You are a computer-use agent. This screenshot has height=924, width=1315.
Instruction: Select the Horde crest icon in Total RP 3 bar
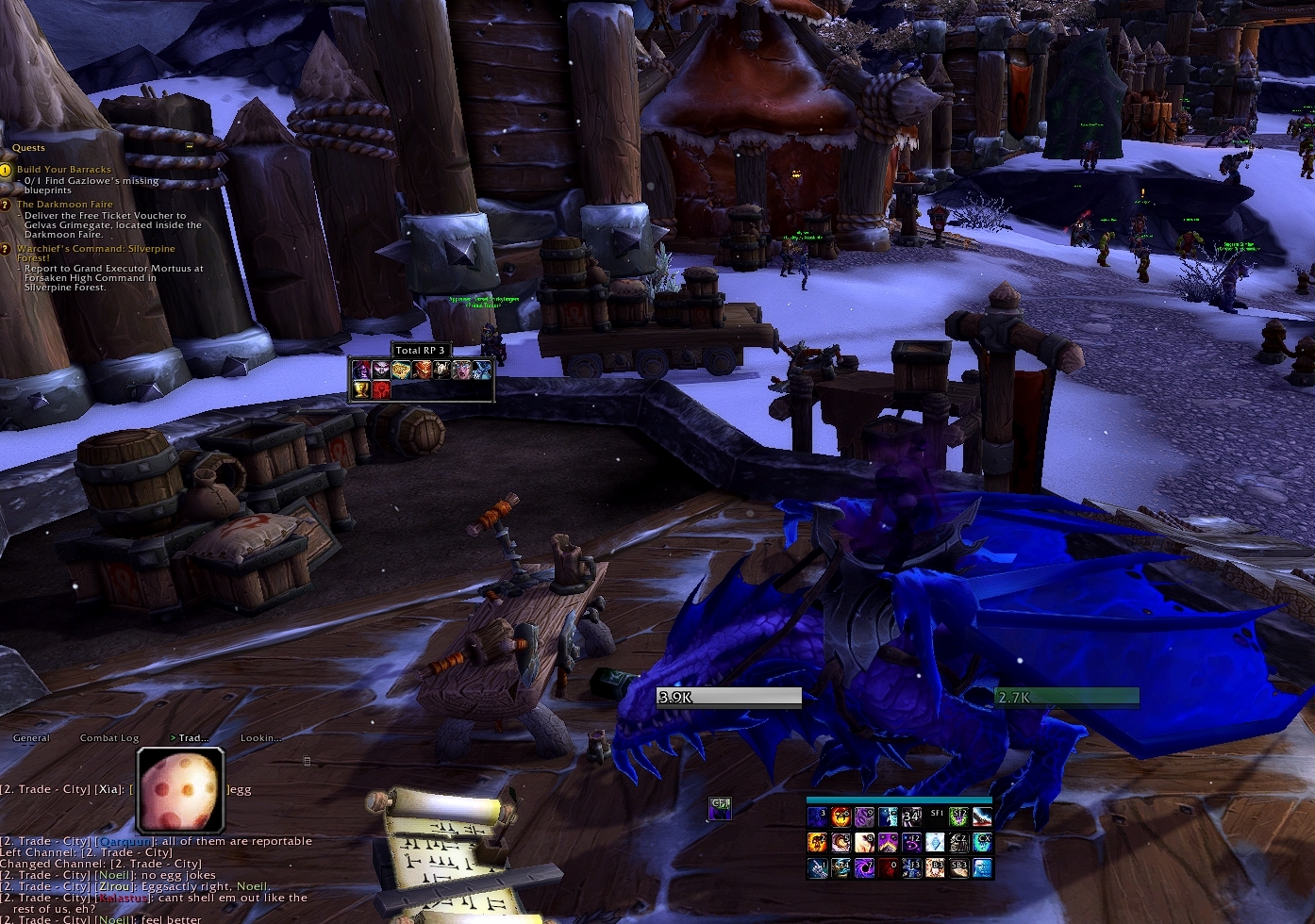point(381,389)
